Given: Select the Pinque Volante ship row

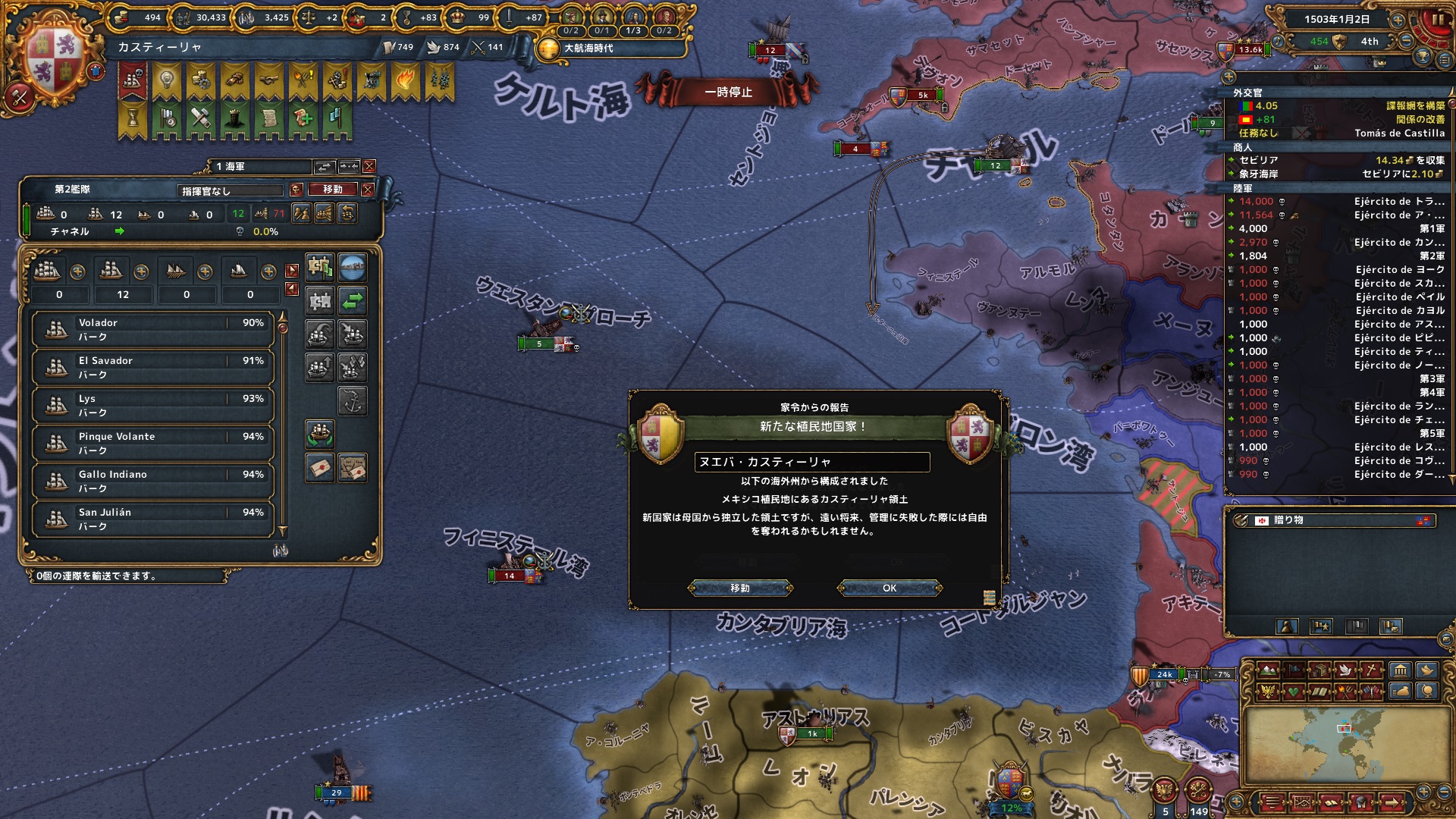Looking at the screenshot, I should [x=152, y=443].
